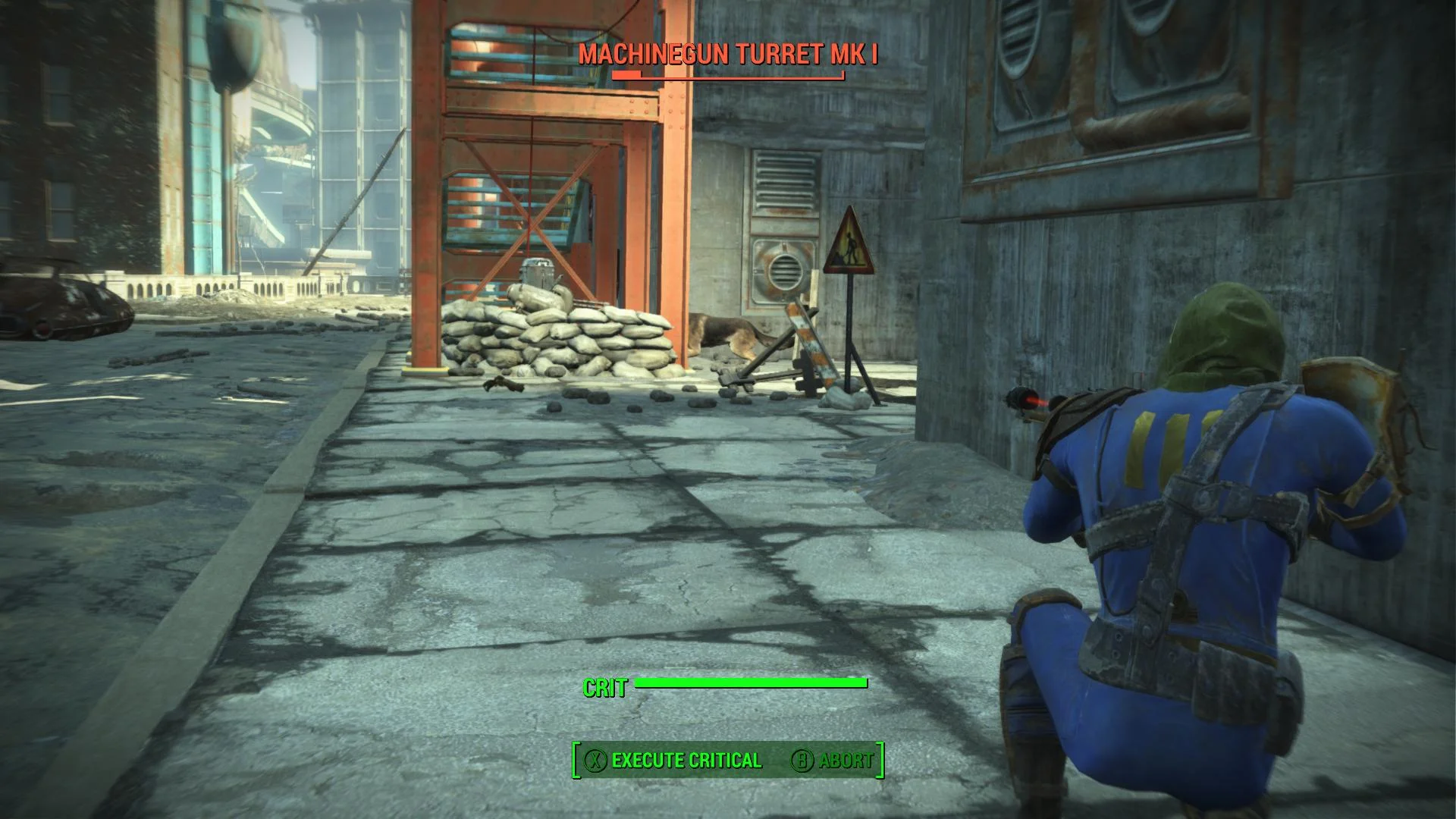Choose ABORT to cancel the critical
Image resolution: width=1456 pixels, height=819 pixels.
click(x=844, y=760)
